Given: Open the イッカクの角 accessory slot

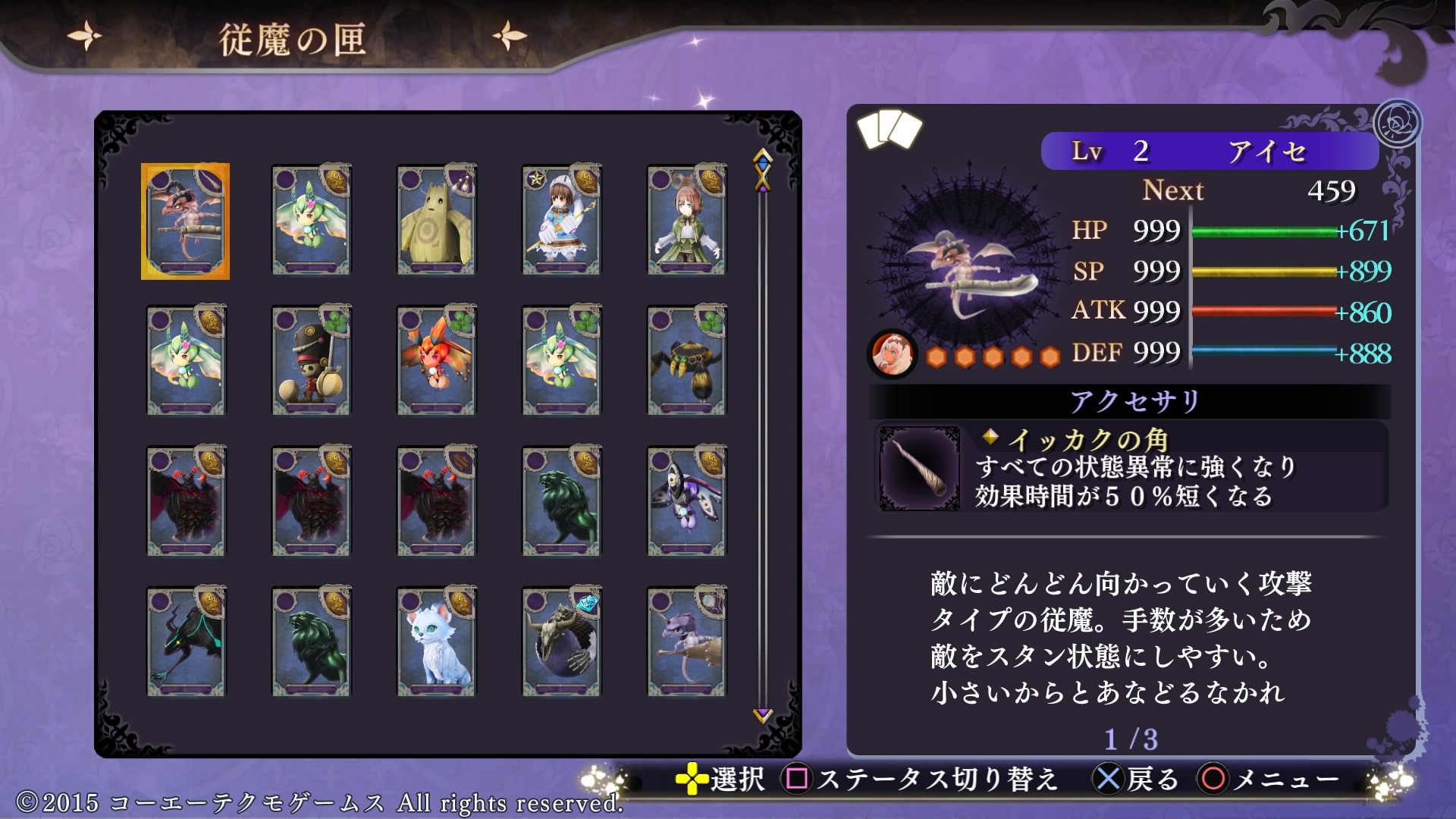Looking at the screenshot, I should (x=1130, y=467).
